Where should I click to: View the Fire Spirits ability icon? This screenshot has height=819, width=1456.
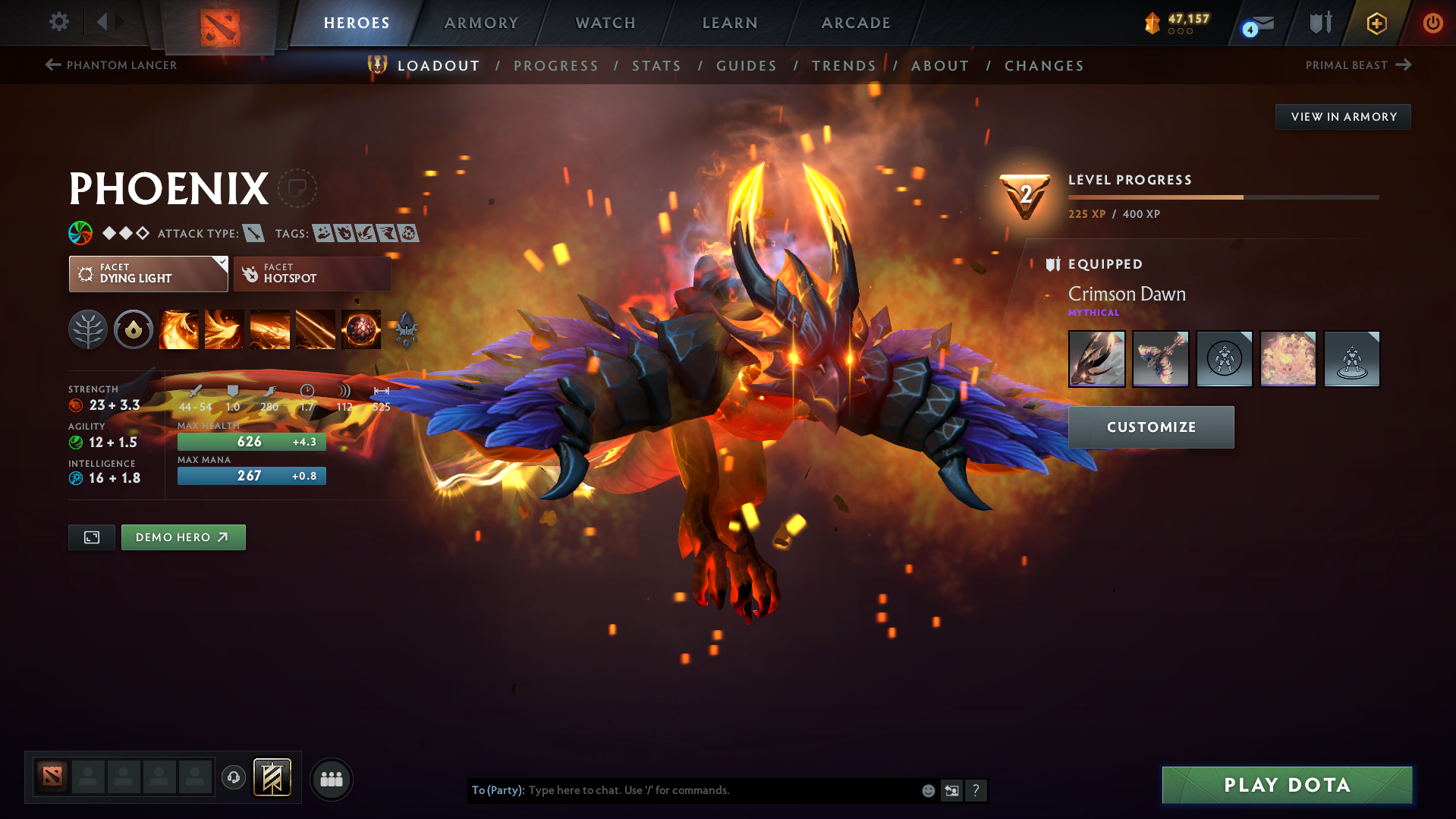tap(225, 329)
